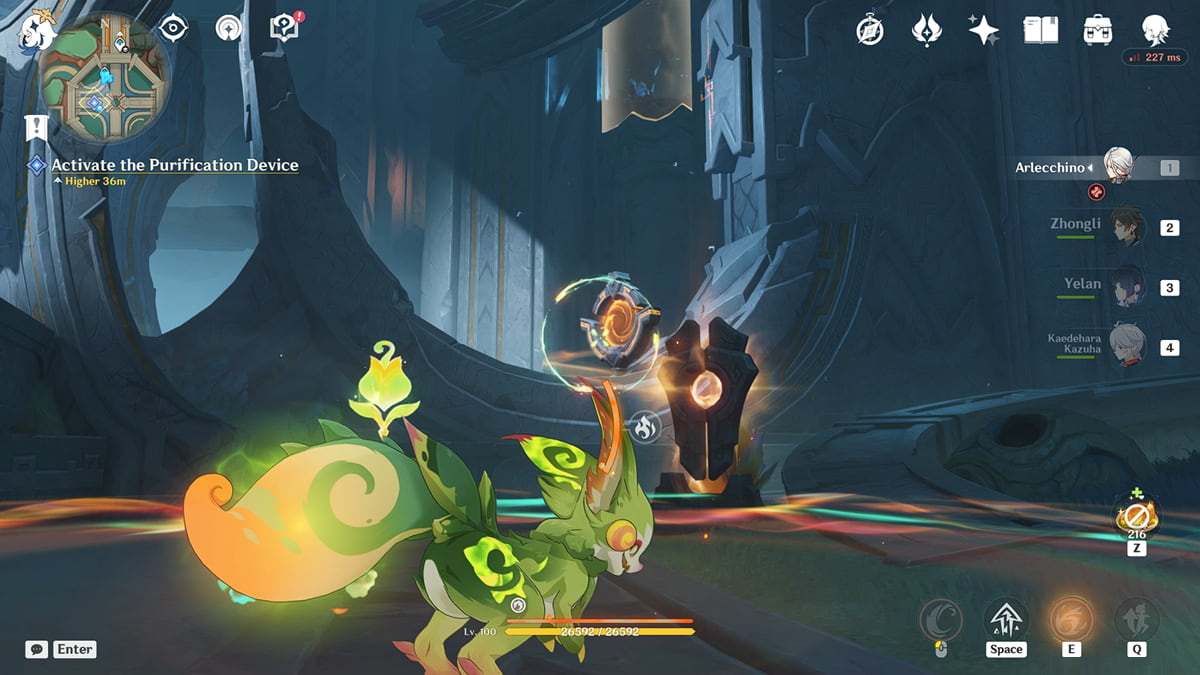Open the quest exclamation bookmark icon

tap(37, 128)
